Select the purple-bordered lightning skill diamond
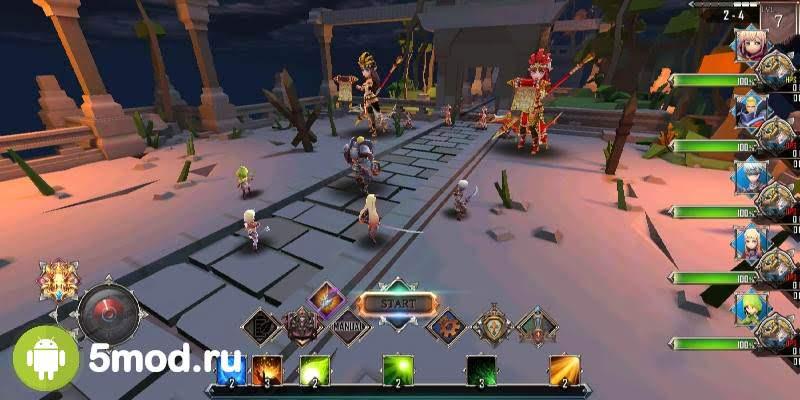Screen dimensions: 800x400 pyautogui.click(x=326, y=298)
